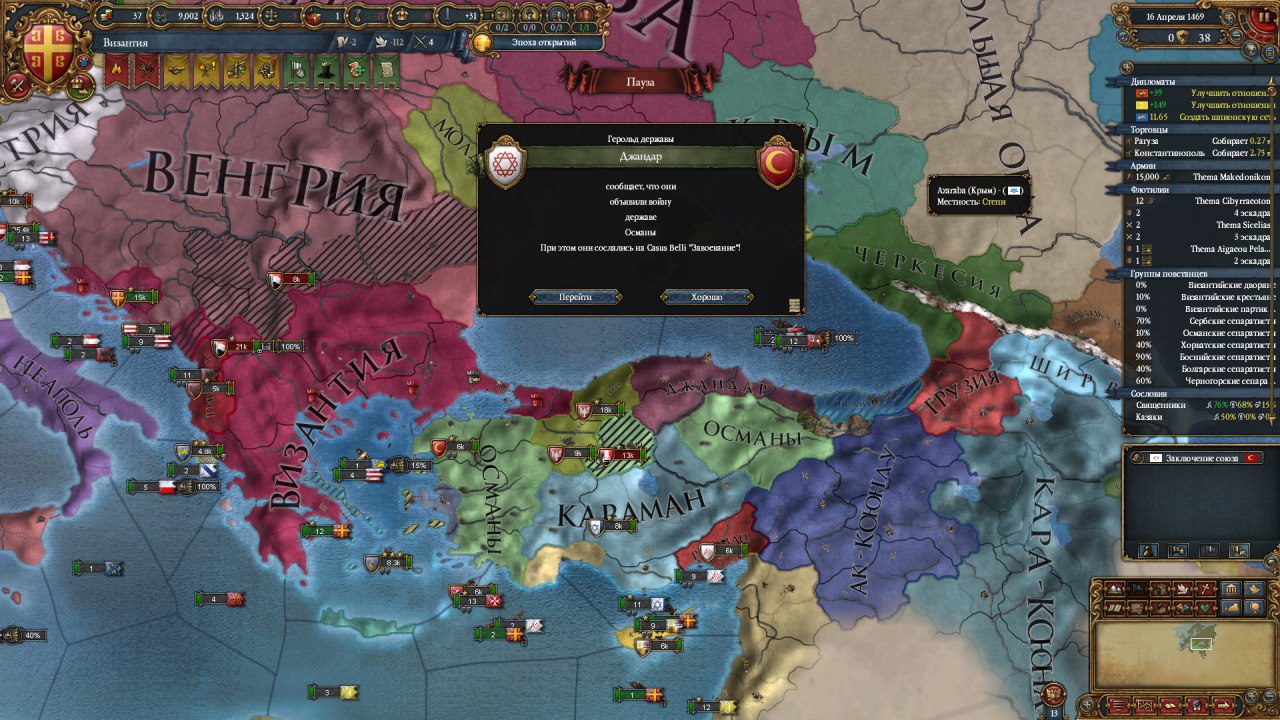Click the green scroll alert banner
1280x720 pixels.
(x=385, y=69)
